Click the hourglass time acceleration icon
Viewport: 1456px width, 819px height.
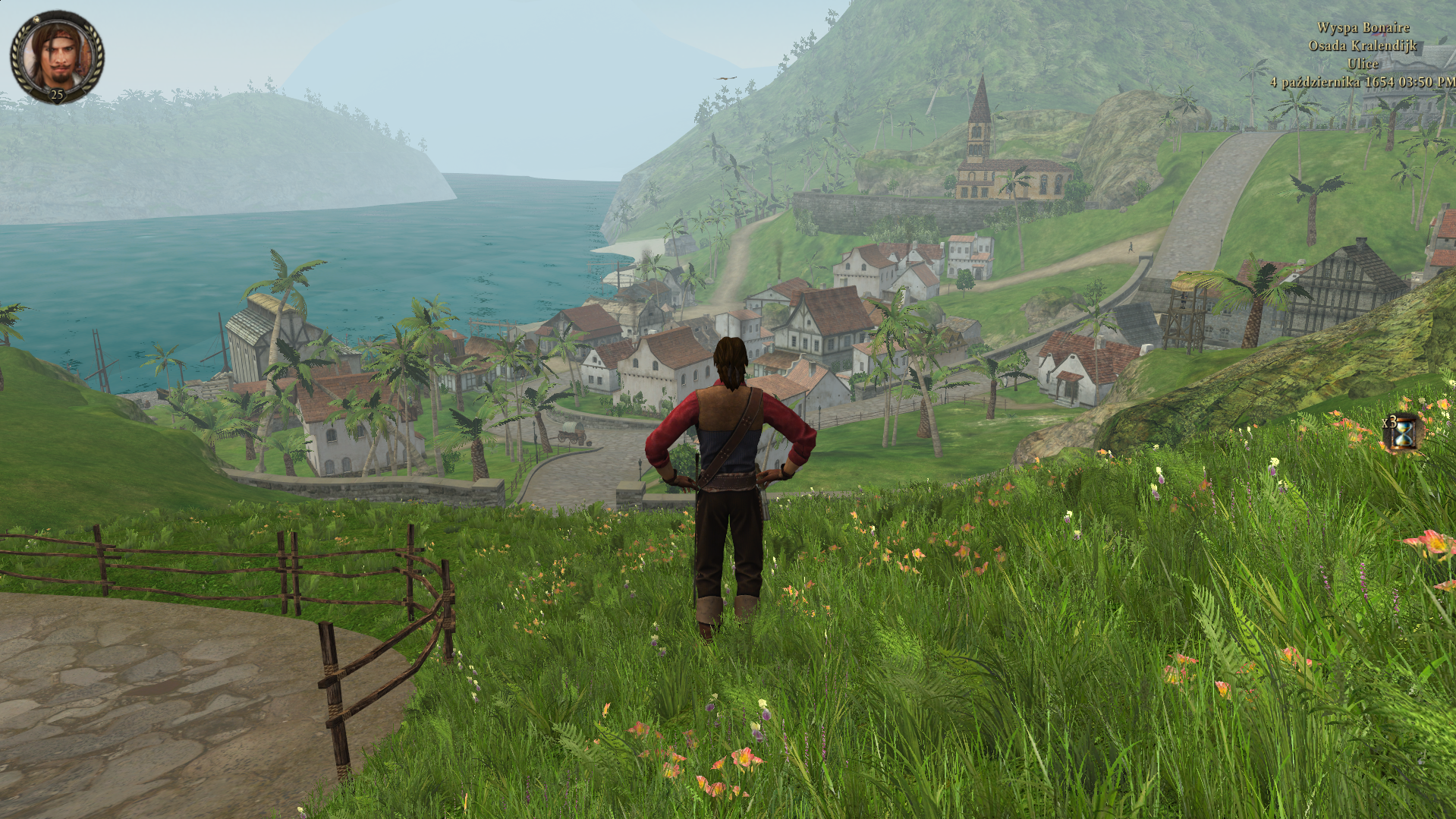tap(1404, 433)
